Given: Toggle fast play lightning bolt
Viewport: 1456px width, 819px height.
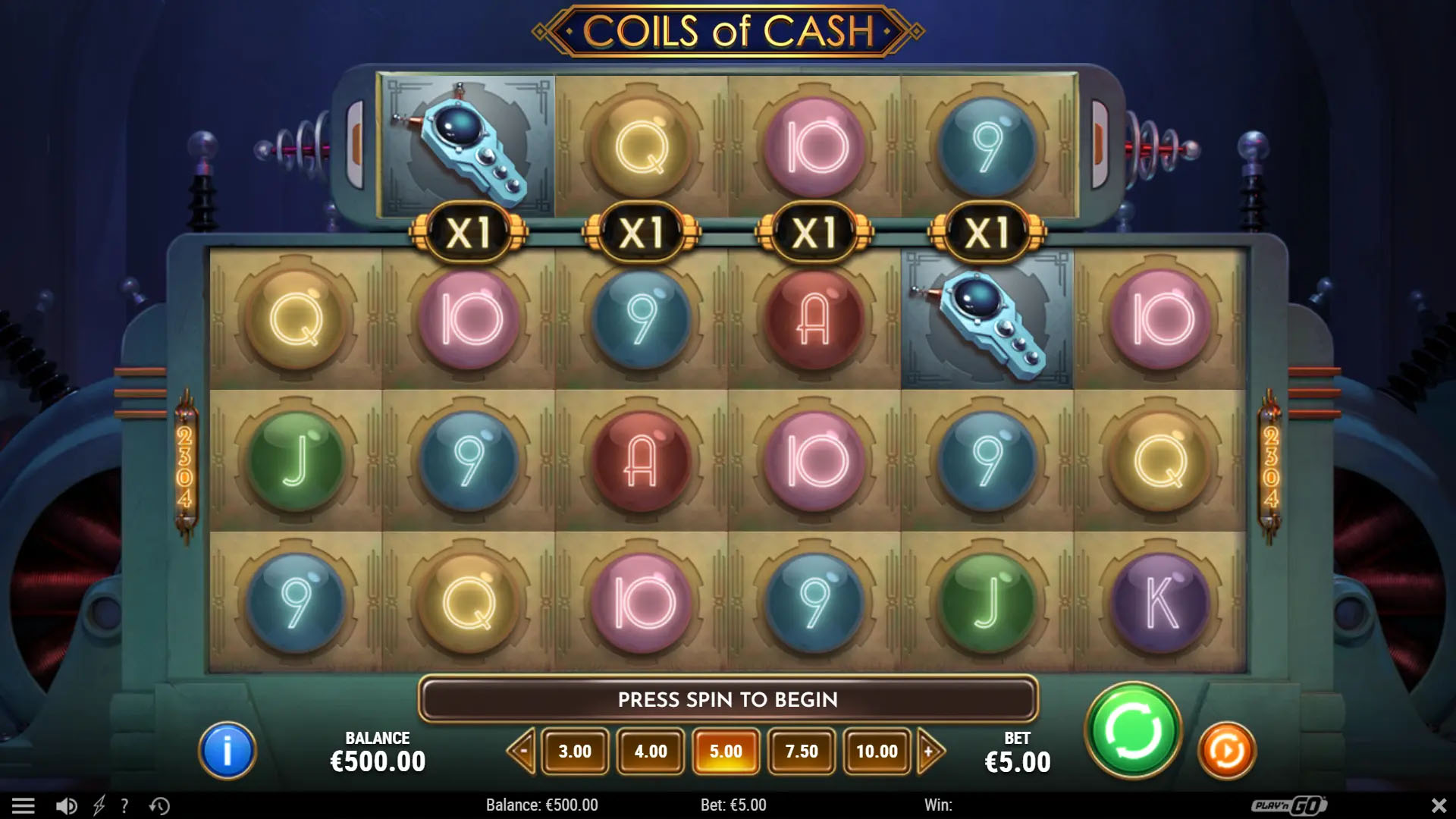Looking at the screenshot, I should coord(99,805).
